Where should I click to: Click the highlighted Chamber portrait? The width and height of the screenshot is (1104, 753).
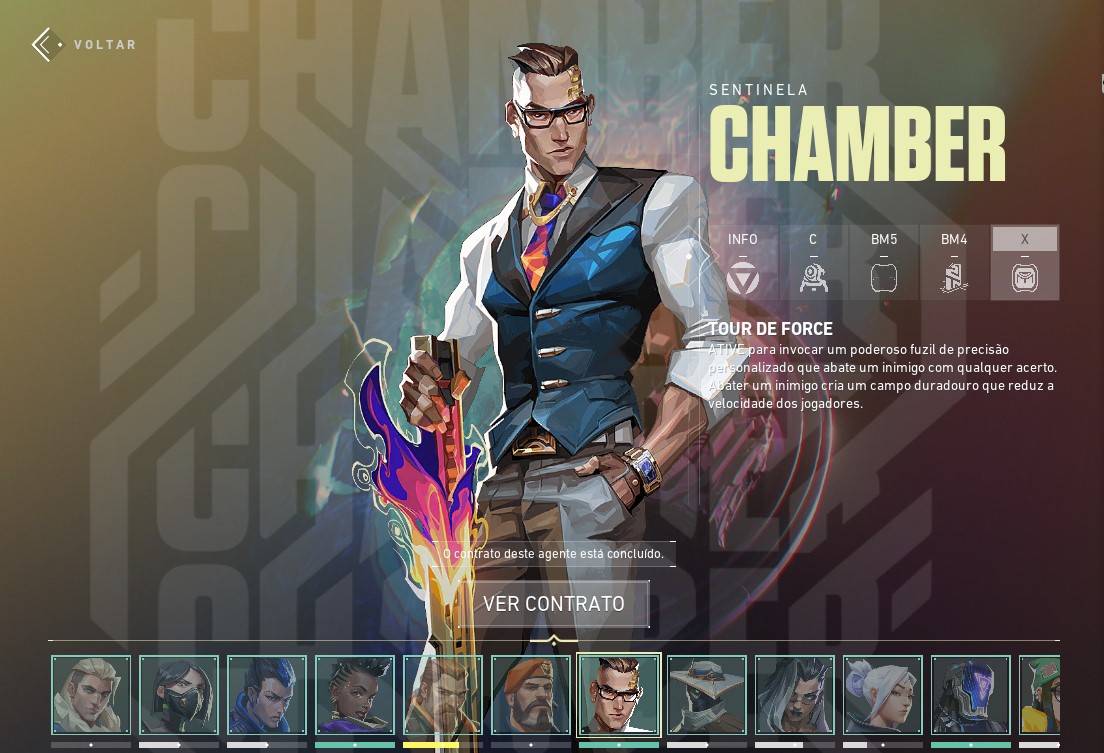619,695
